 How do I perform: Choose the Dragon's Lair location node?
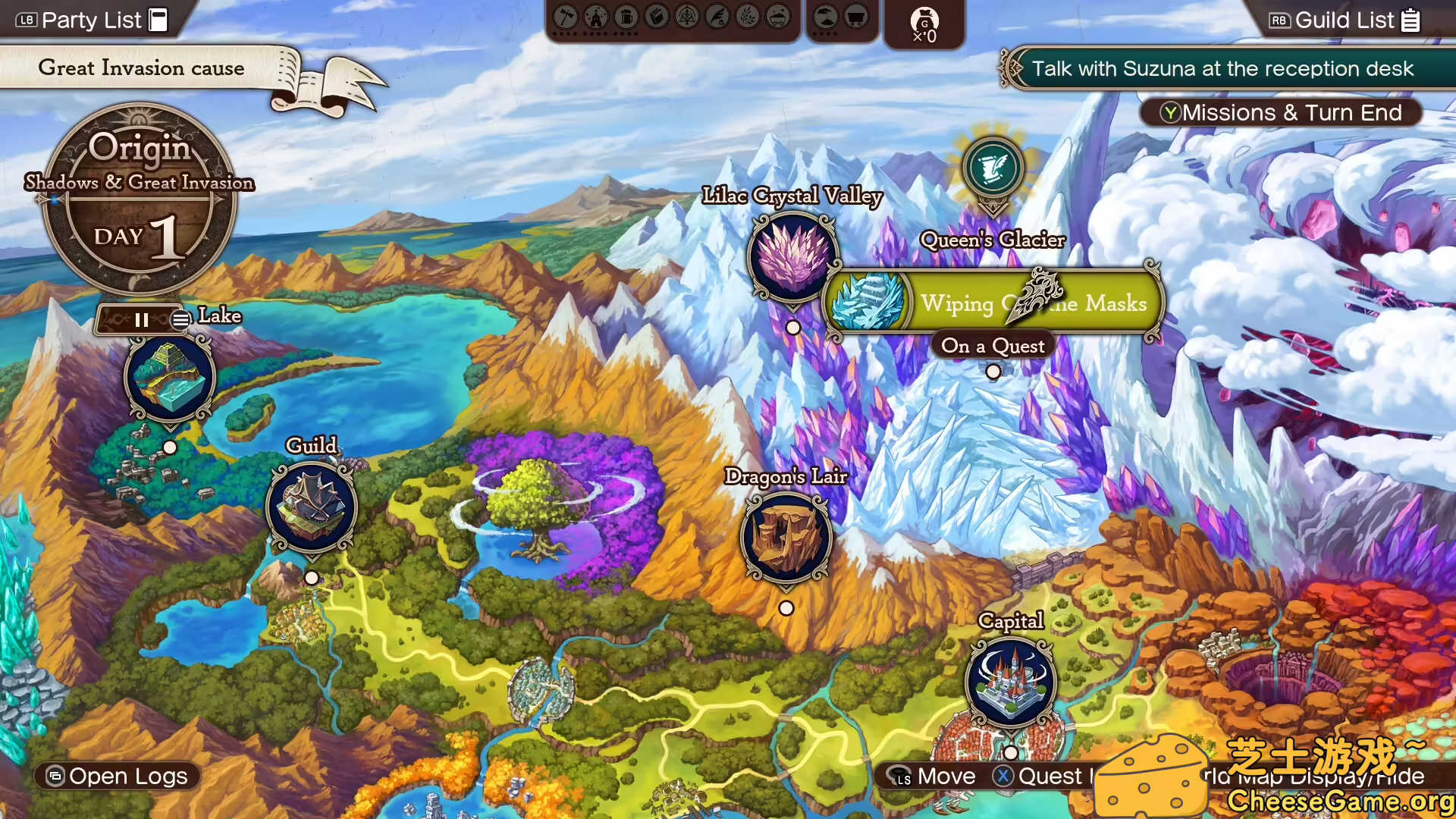point(786,538)
